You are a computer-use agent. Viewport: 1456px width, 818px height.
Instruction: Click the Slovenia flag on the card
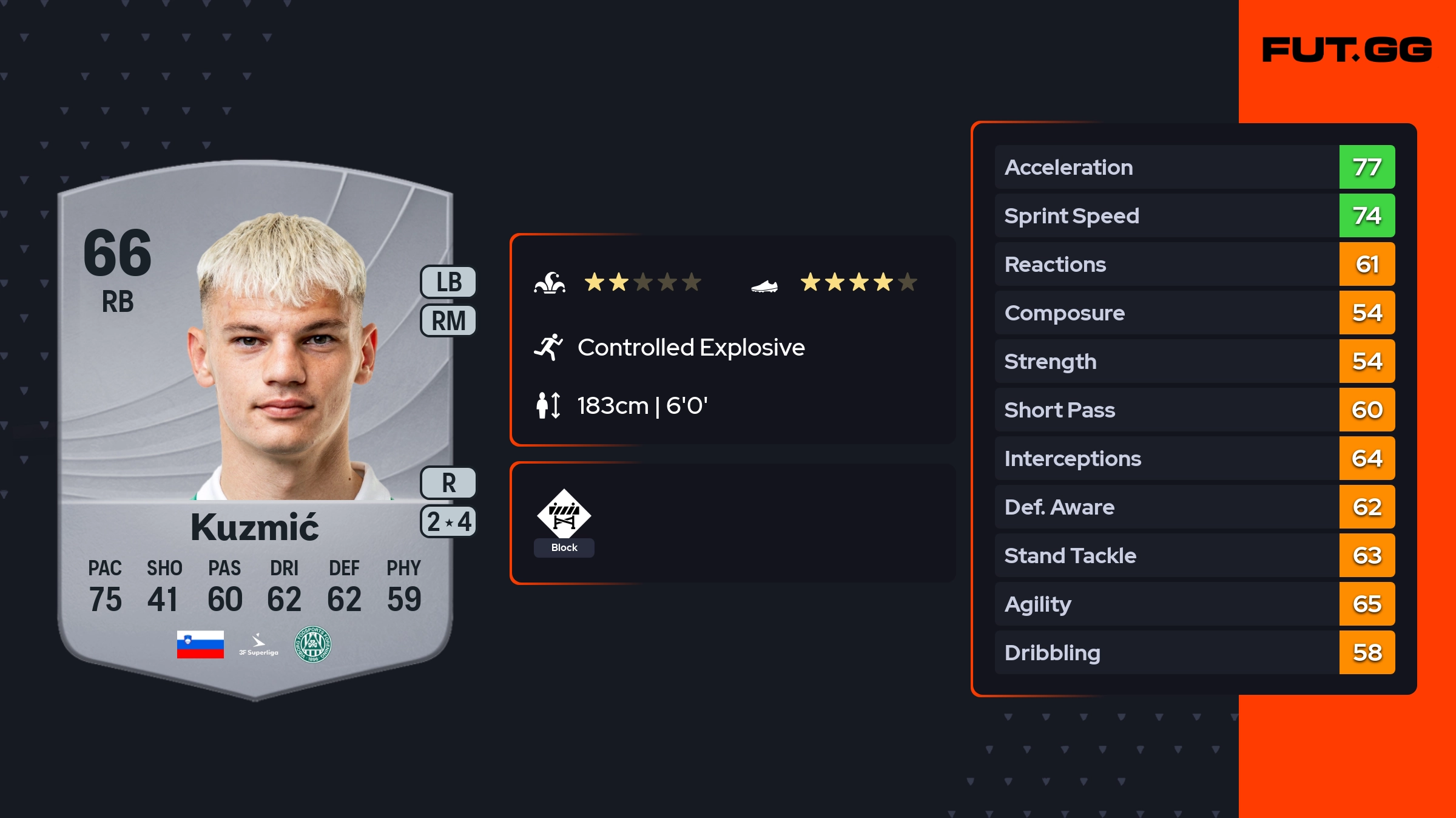pyautogui.click(x=200, y=644)
